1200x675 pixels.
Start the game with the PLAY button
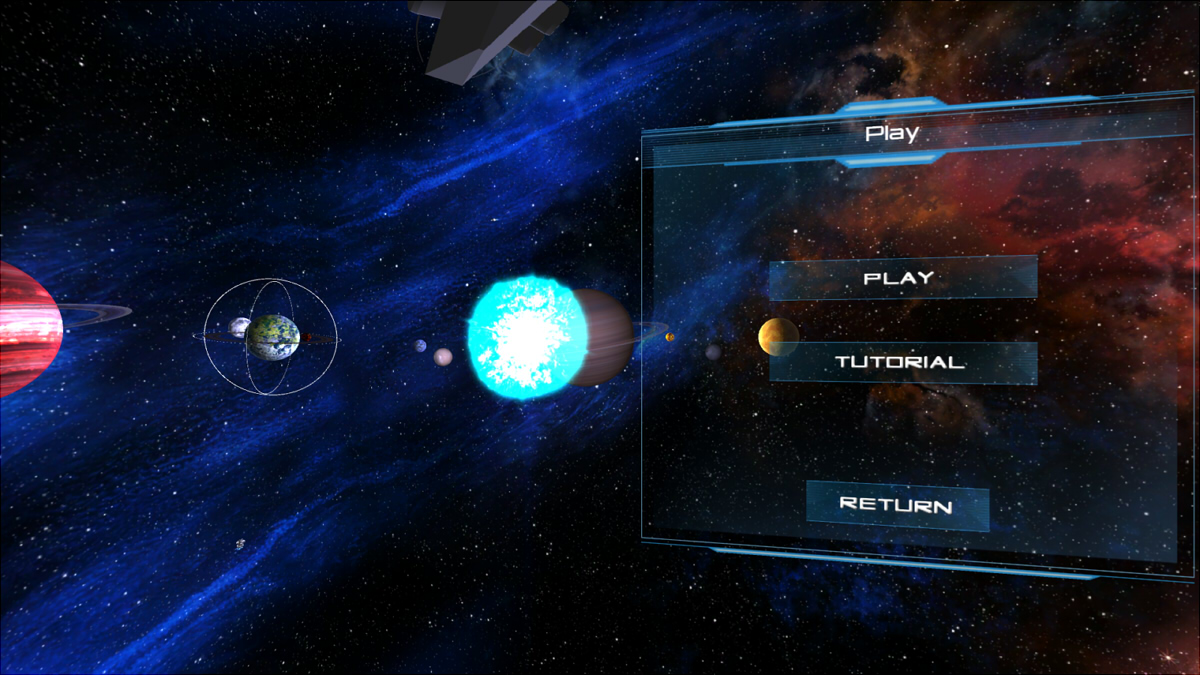click(902, 278)
